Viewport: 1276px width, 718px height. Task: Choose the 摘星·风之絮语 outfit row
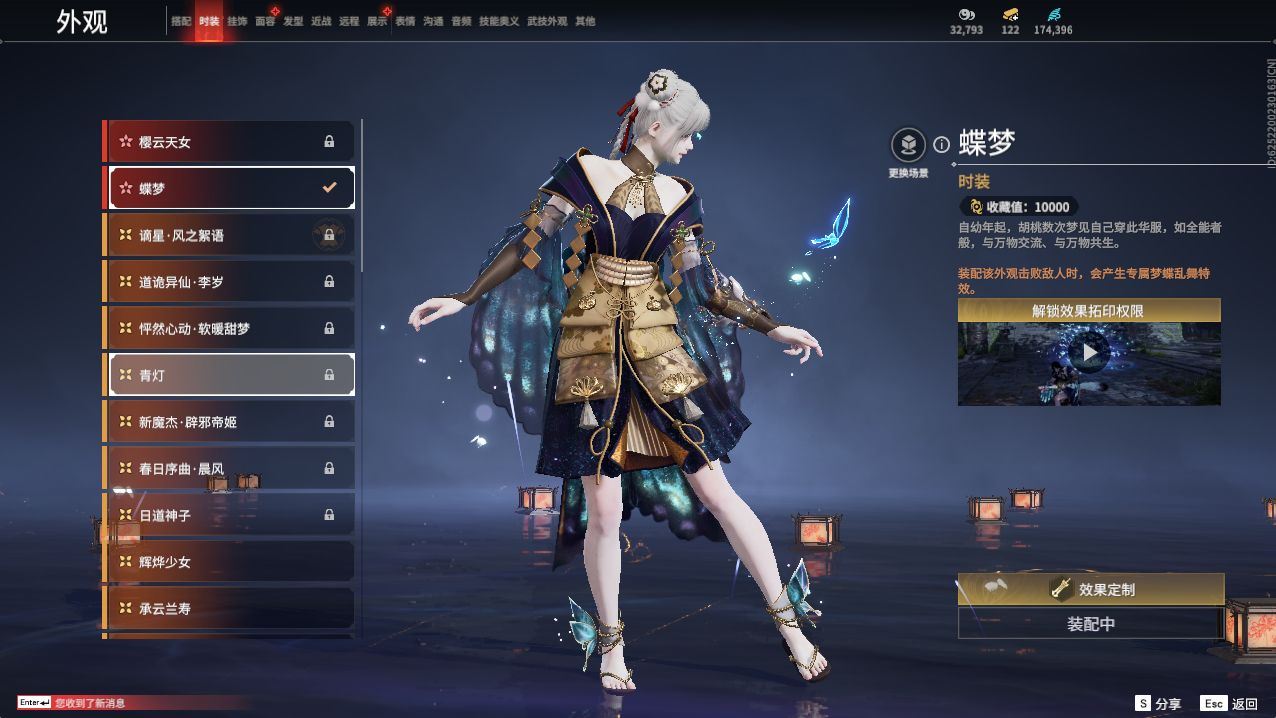(230, 235)
